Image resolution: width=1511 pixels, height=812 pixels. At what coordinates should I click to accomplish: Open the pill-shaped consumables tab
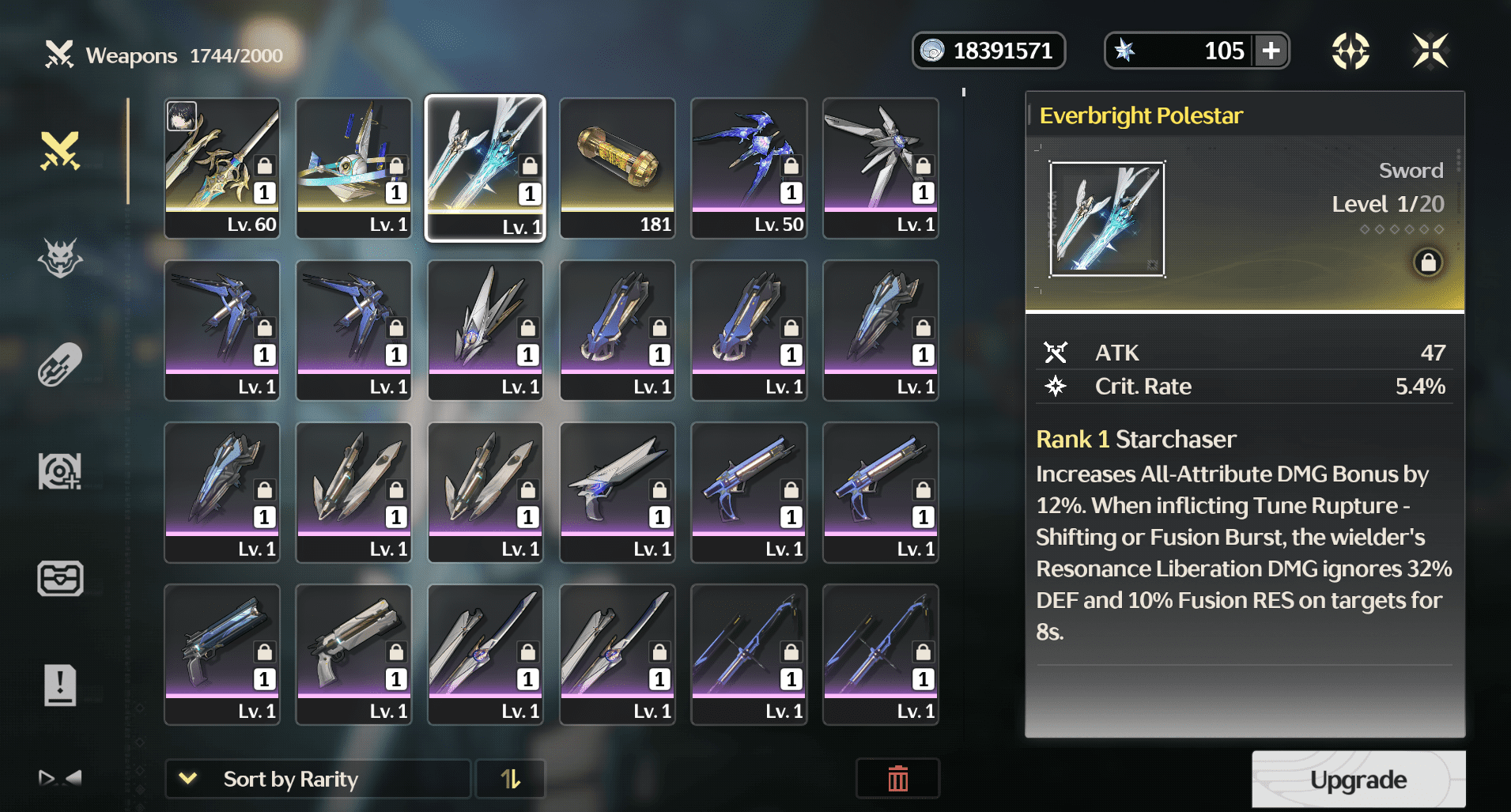click(x=60, y=364)
